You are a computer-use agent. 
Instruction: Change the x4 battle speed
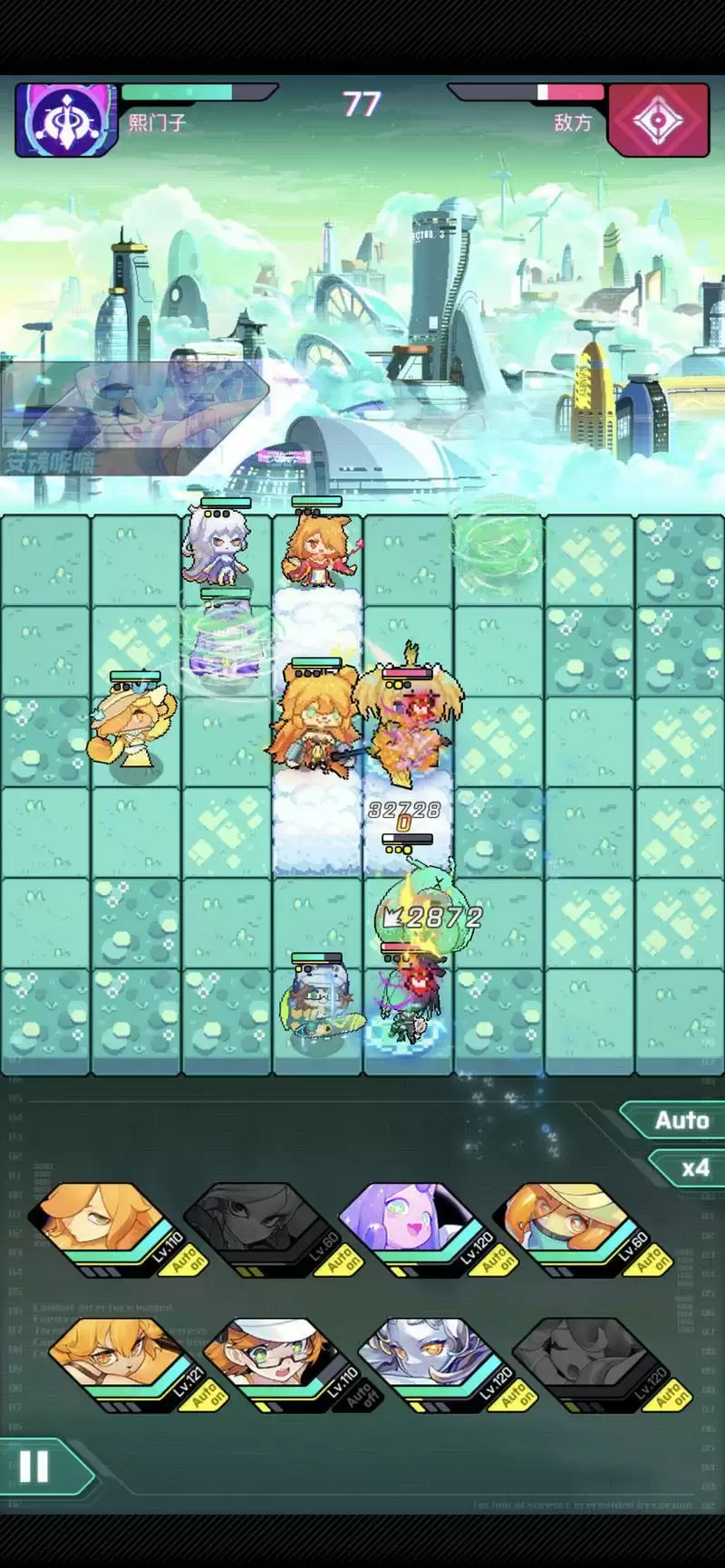(x=691, y=1168)
